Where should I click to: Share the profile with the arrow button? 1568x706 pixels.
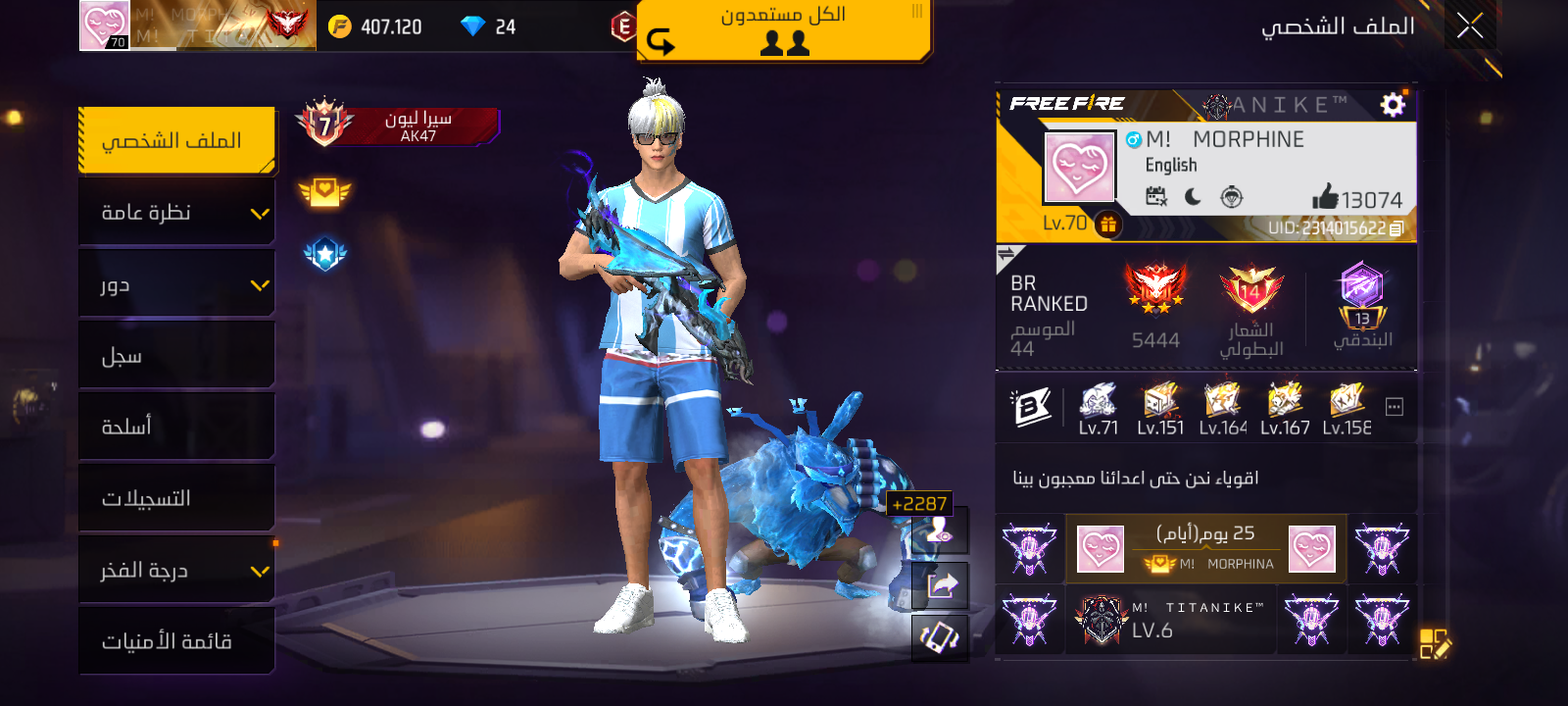(941, 585)
